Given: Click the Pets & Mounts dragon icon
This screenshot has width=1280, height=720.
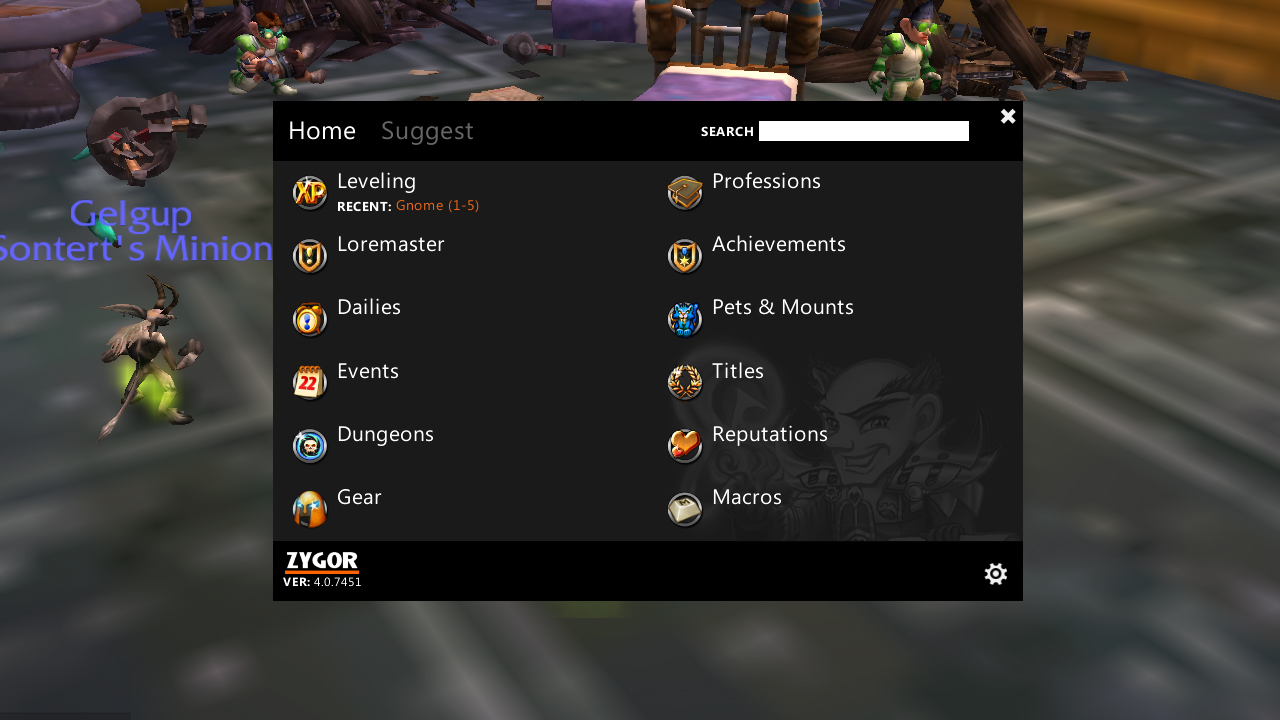Looking at the screenshot, I should (685, 318).
